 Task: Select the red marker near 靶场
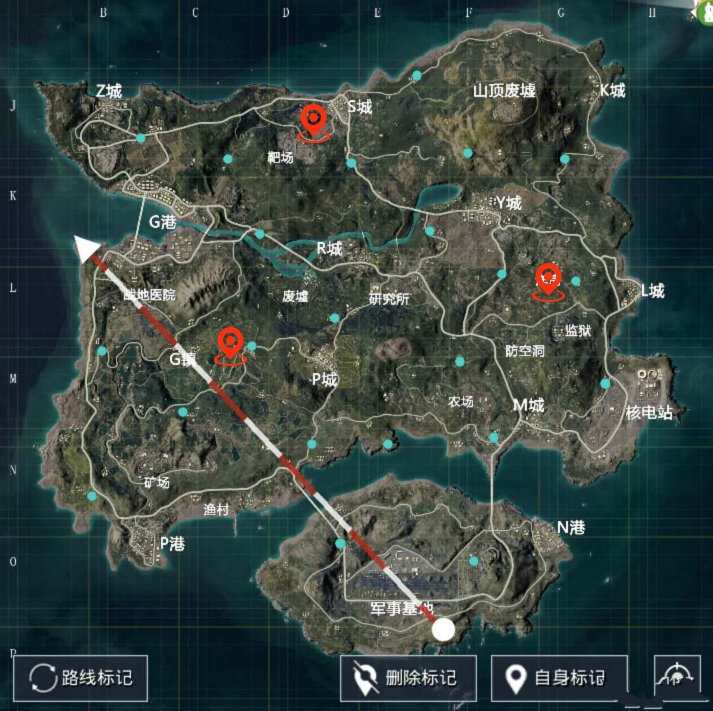(x=315, y=123)
